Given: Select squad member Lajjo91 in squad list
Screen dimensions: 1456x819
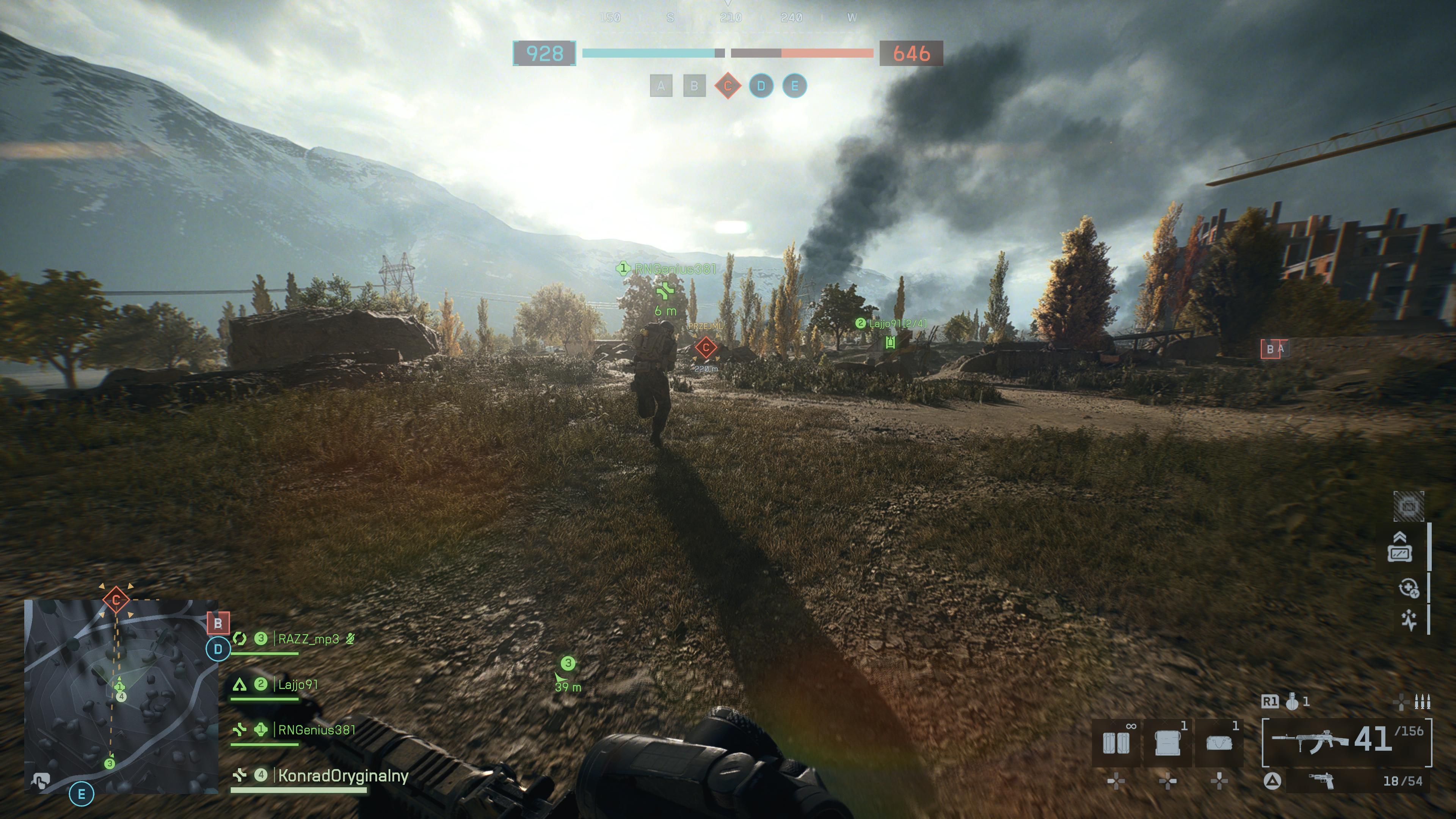Looking at the screenshot, I should pos(297,685).
